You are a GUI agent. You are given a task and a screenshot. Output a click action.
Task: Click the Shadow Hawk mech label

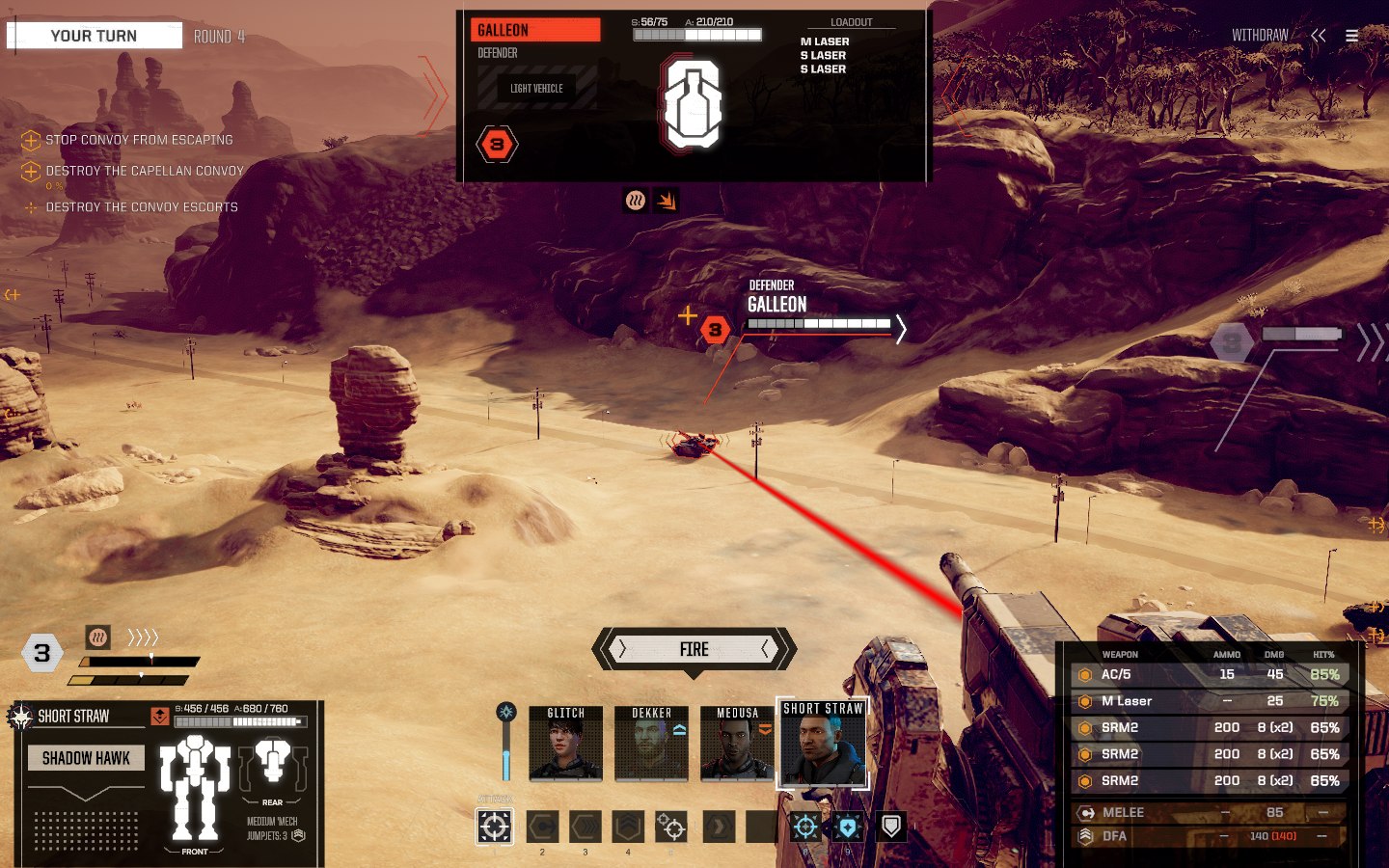(86, 758)
